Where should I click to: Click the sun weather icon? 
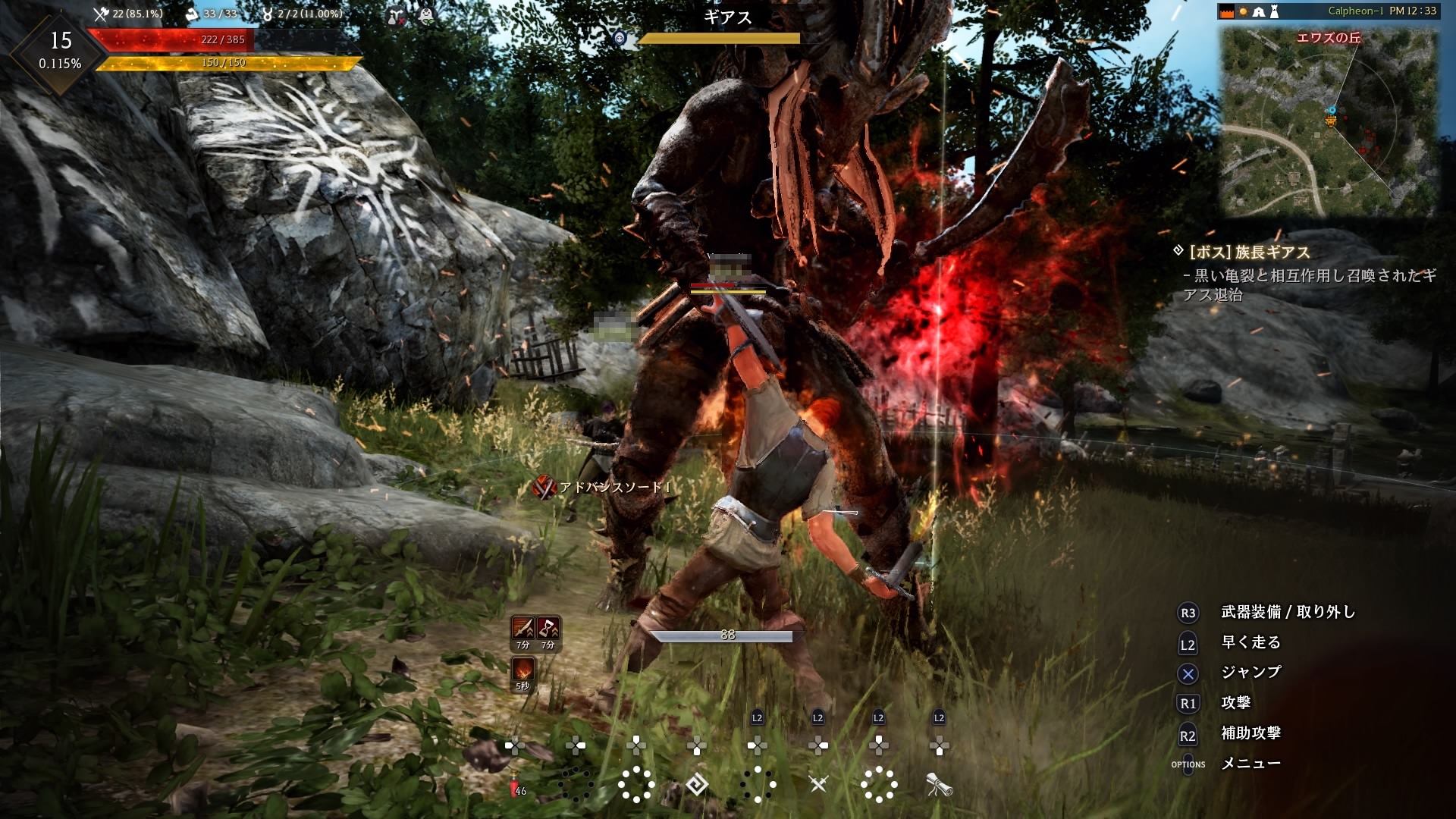(x=1244, y=11)
